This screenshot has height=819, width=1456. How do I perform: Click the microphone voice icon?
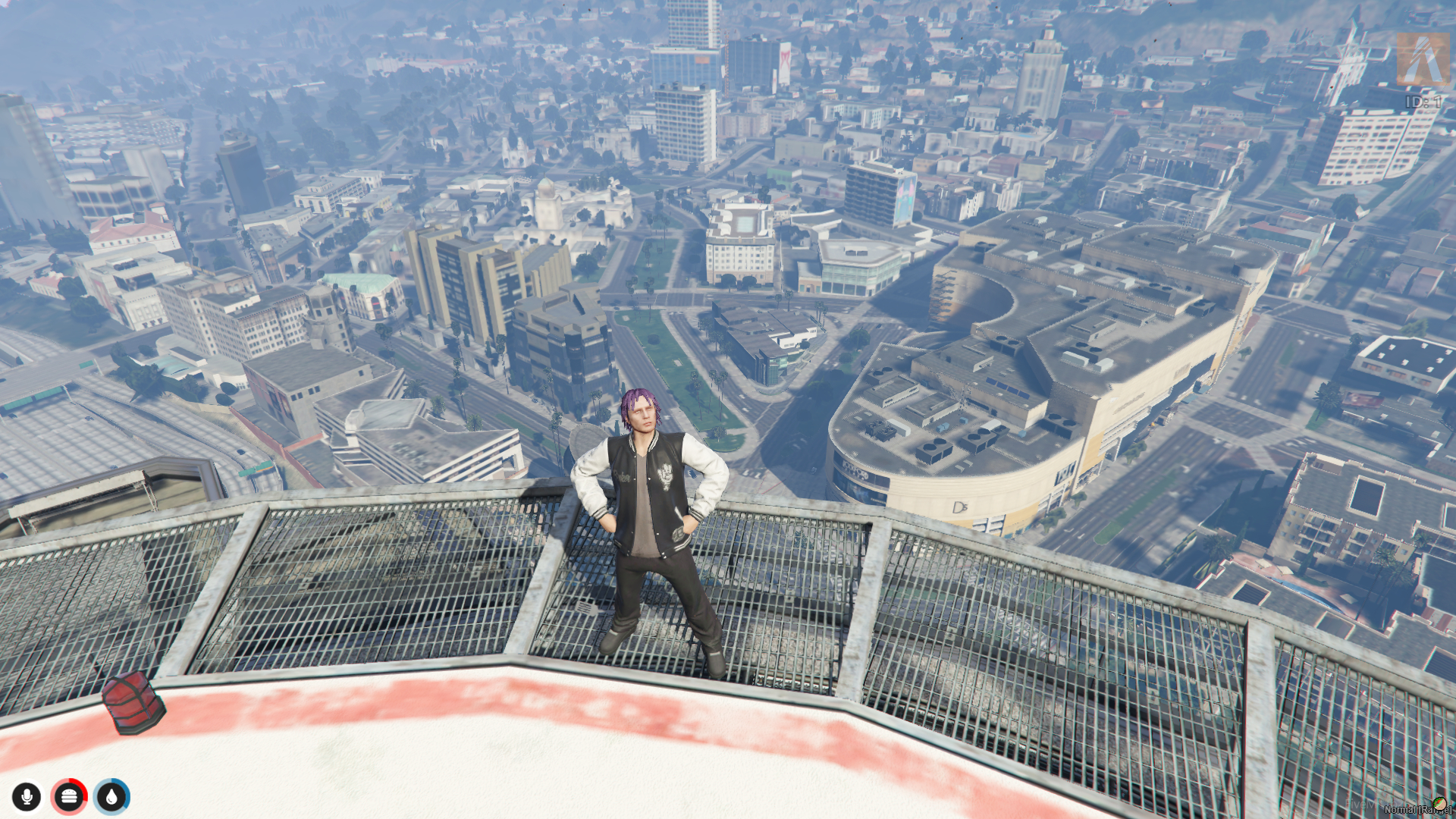[x=27, y=797]
